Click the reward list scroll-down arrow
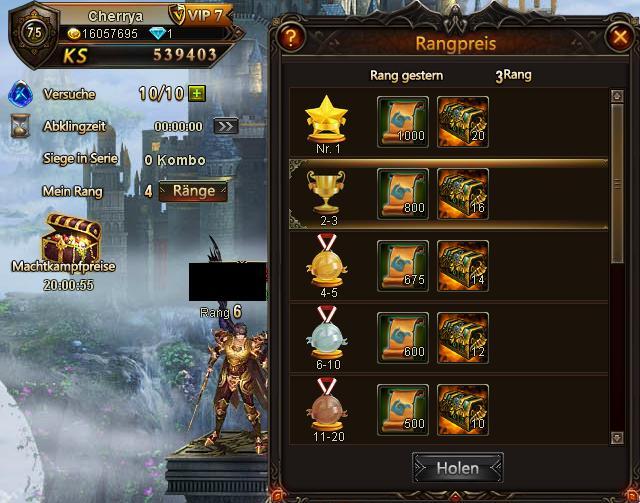 point(617,436)
